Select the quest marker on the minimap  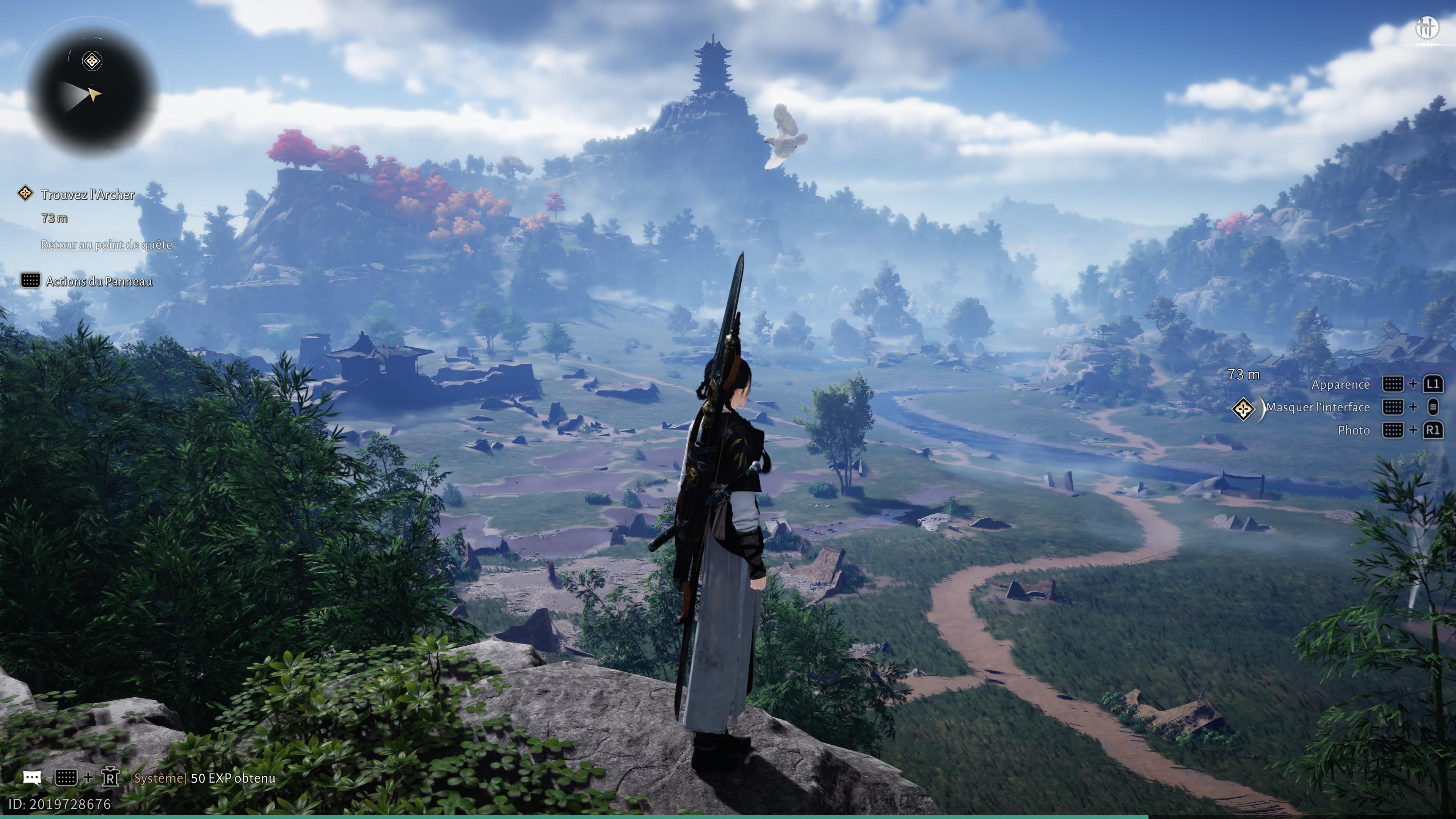coord(92,61)
